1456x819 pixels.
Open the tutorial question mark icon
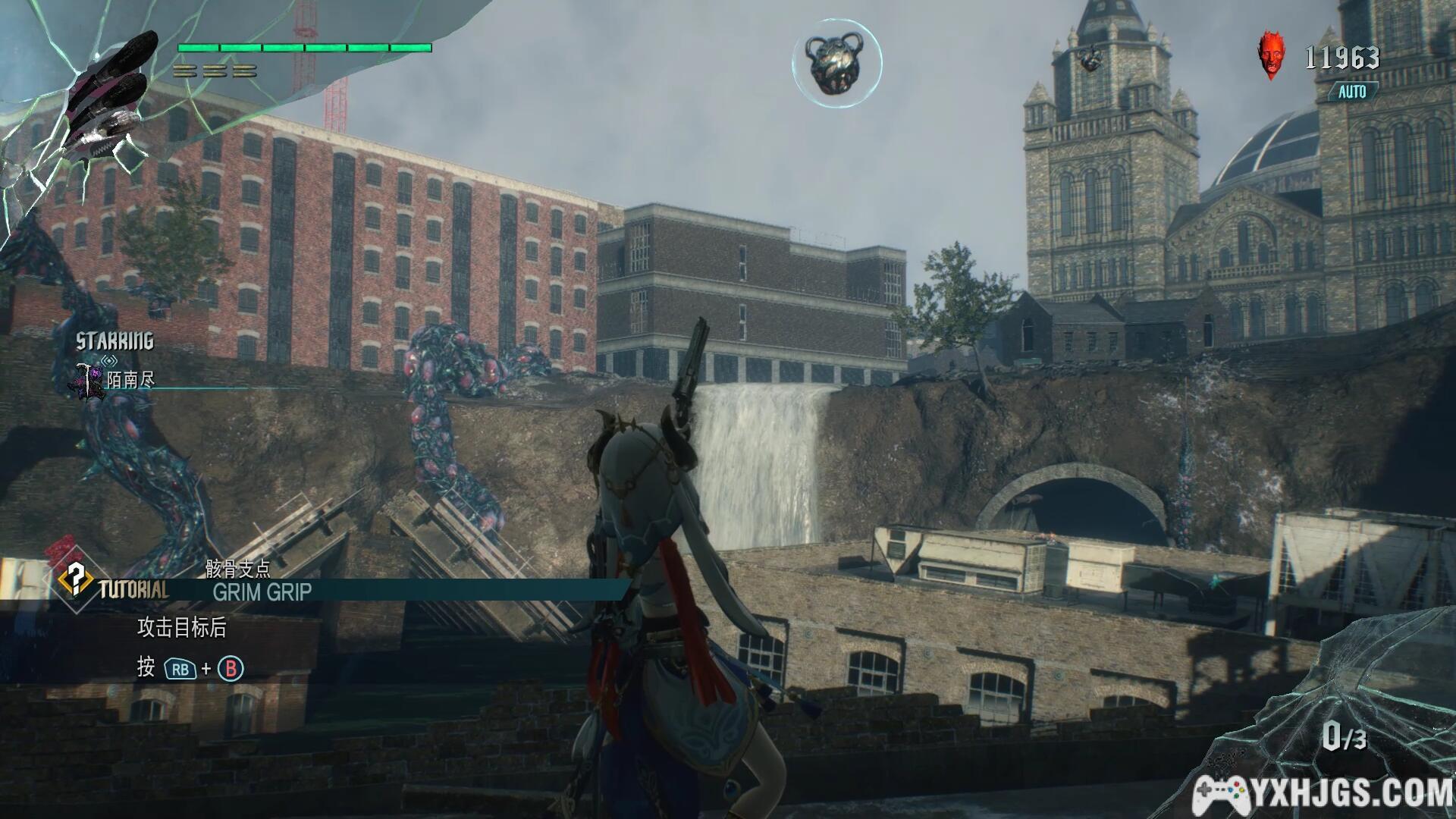point(77,578)
